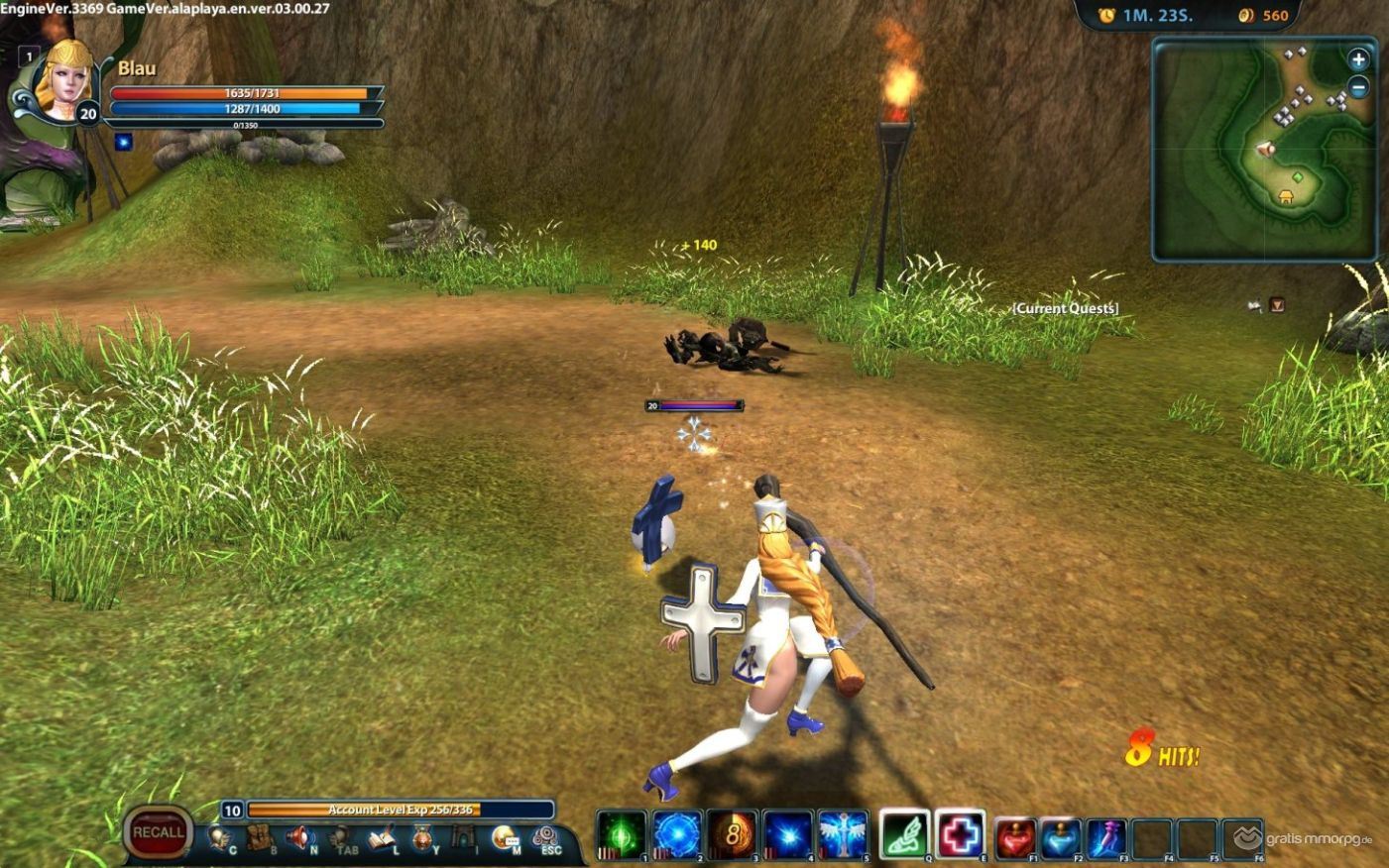Use the orange number 8 skill
The image size is (1389, 868).
coord(733,835)
